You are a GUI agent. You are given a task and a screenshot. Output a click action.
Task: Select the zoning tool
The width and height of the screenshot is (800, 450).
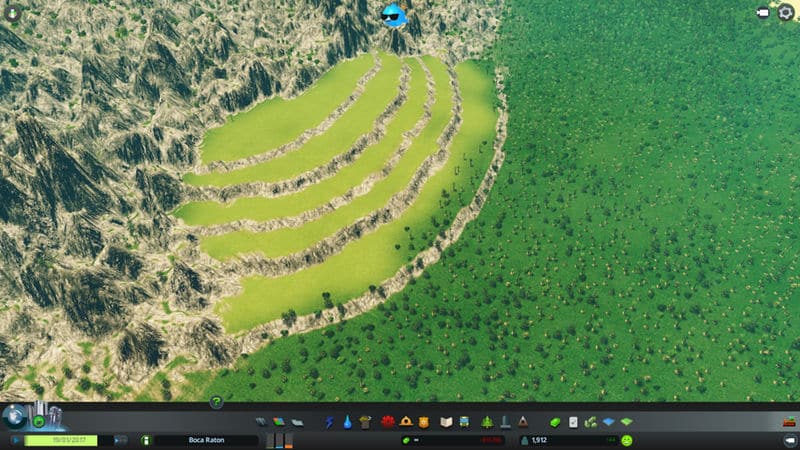coord(280,422)
